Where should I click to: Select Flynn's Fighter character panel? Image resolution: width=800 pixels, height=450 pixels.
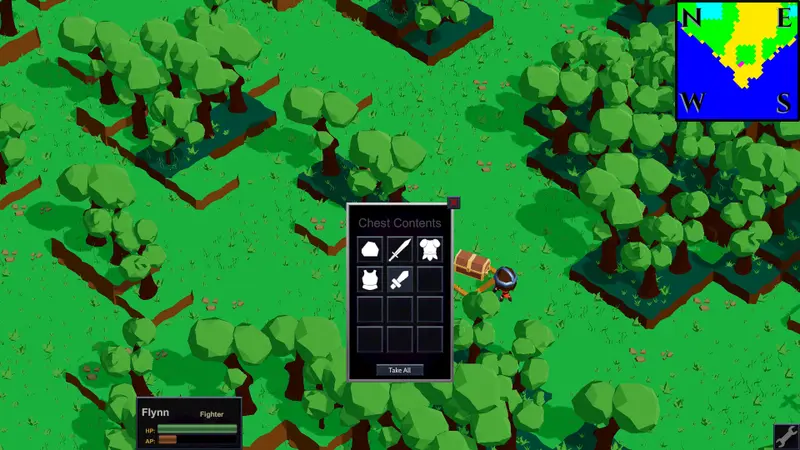189,423
